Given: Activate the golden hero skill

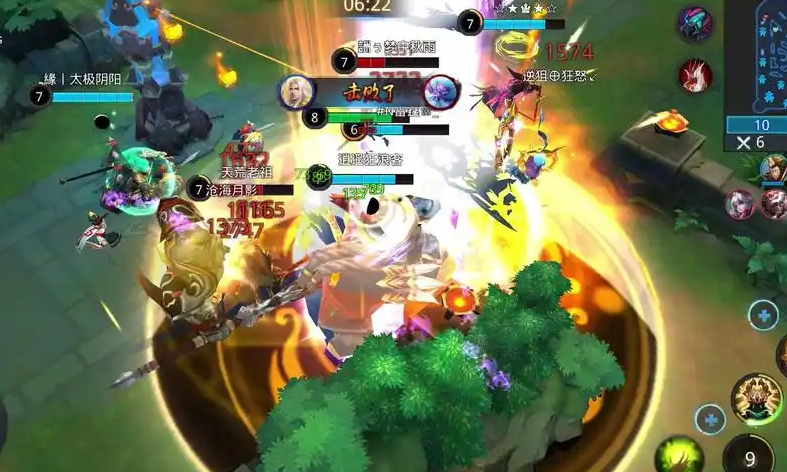Looking at the screenshot, I should tap(756, 397).
